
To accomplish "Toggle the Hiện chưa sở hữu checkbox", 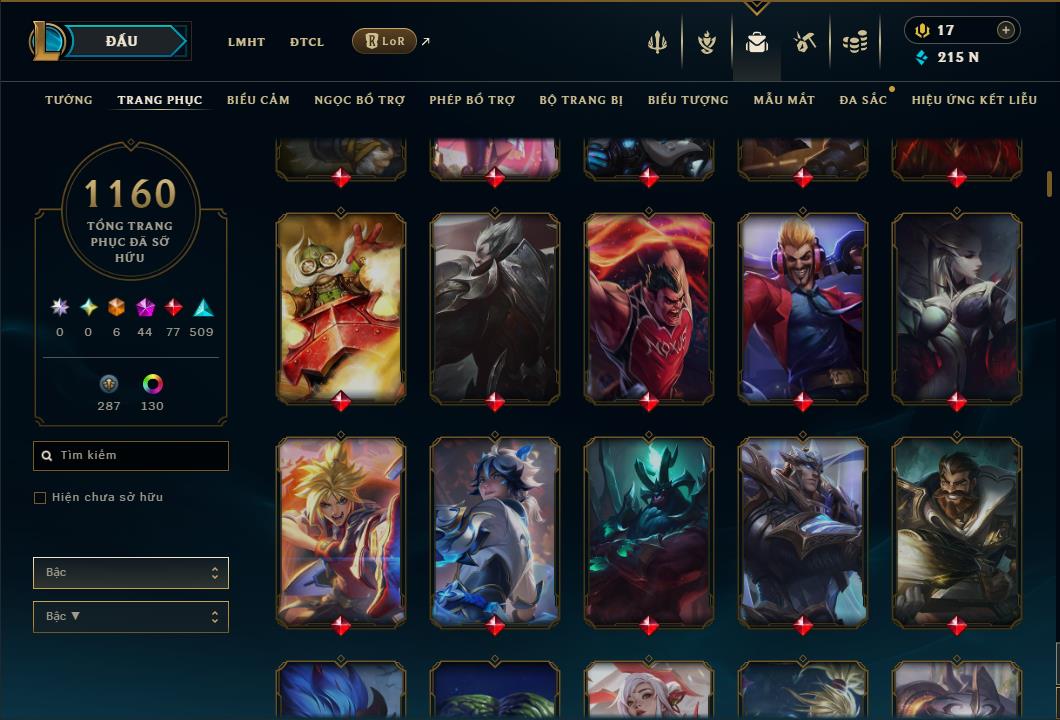I will (x=40, y=498).
